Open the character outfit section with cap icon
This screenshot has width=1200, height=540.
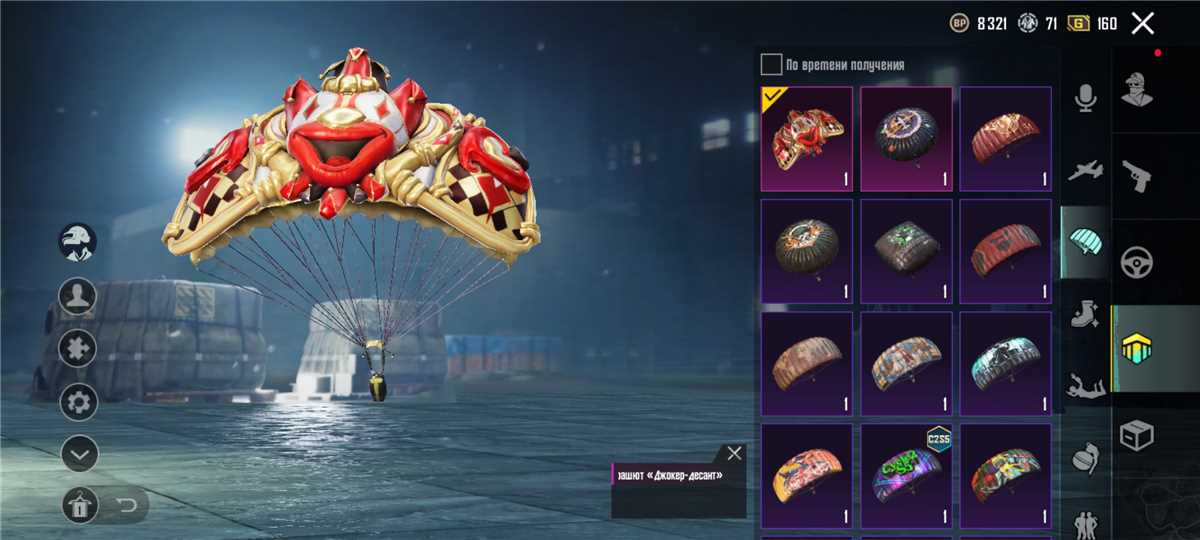1137,89
